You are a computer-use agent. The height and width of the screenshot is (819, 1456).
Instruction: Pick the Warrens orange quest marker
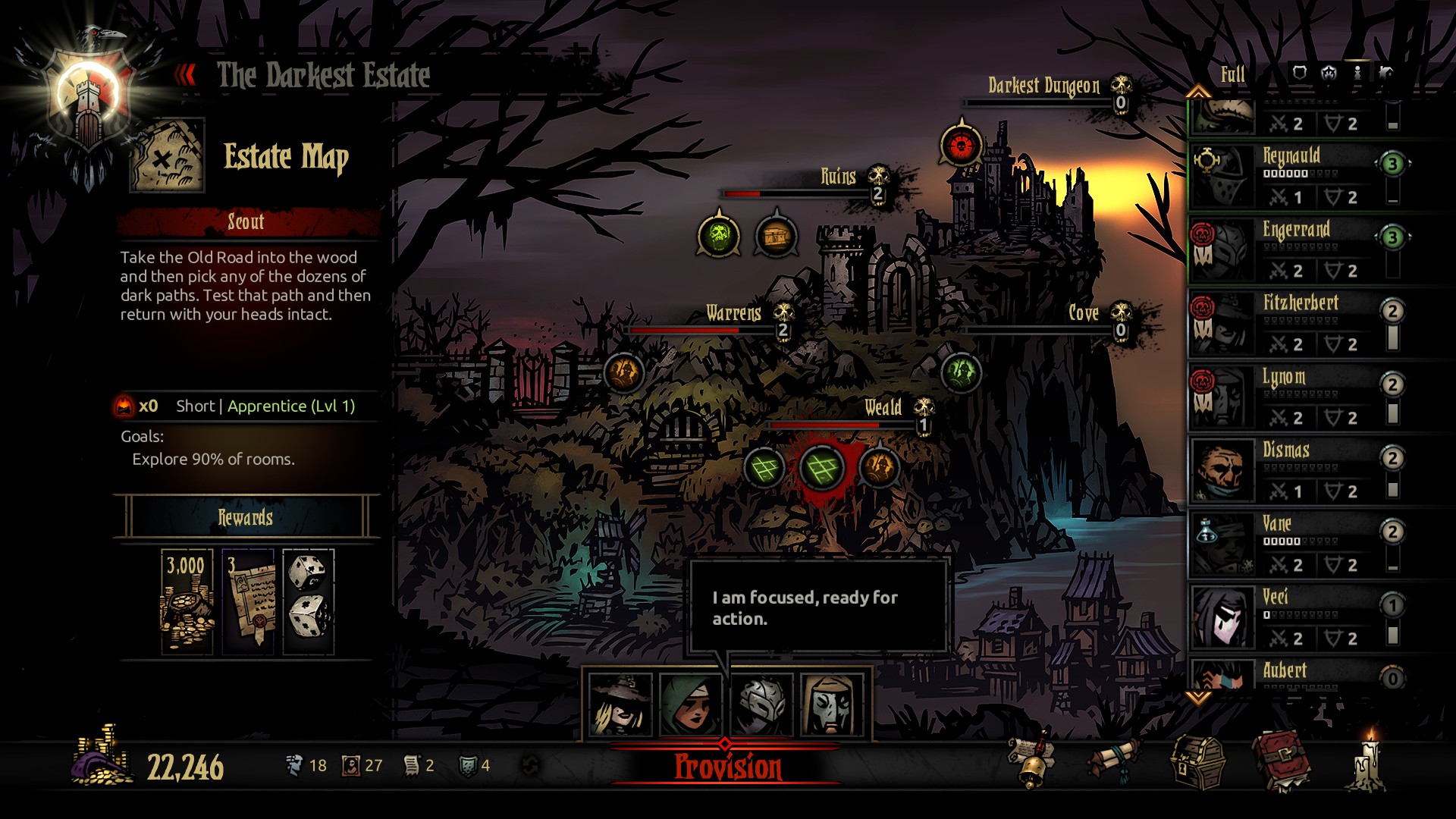click(623, 372)
